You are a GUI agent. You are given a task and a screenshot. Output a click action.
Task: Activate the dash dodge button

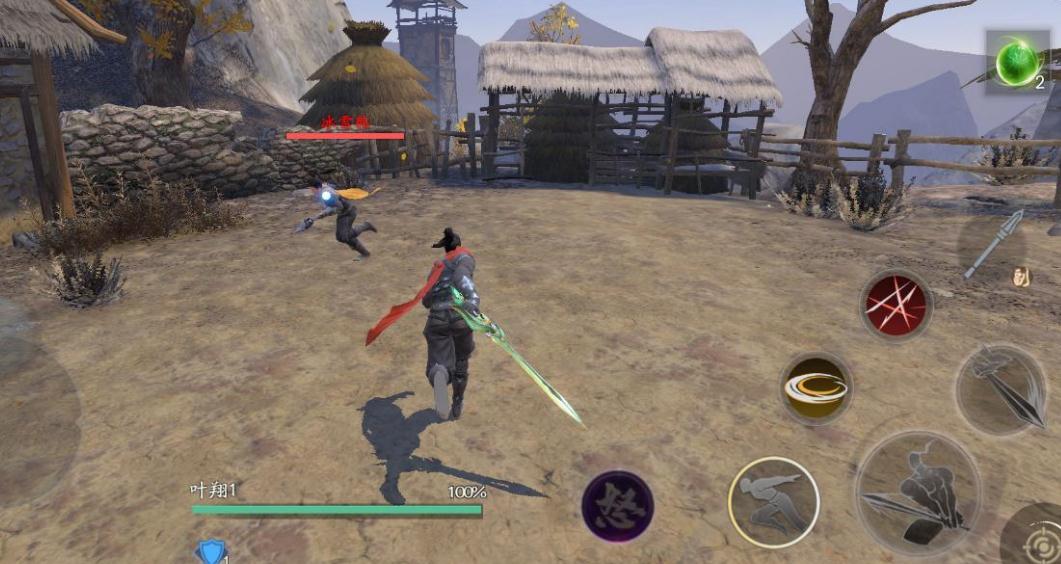773,501
